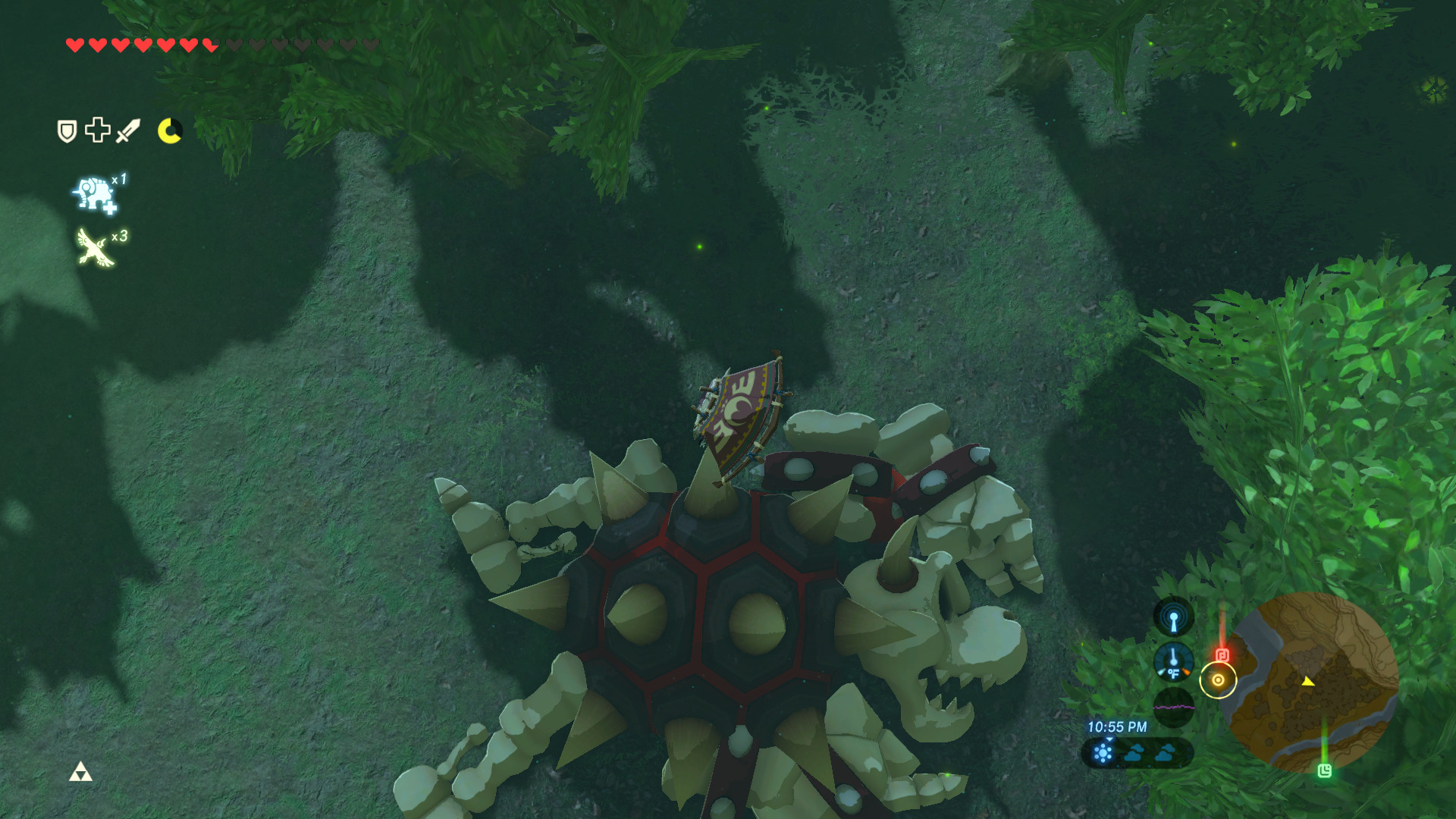Expand the noise meter circle
This screenshot has height=819, width=1456.
[x=1173, y=707]
